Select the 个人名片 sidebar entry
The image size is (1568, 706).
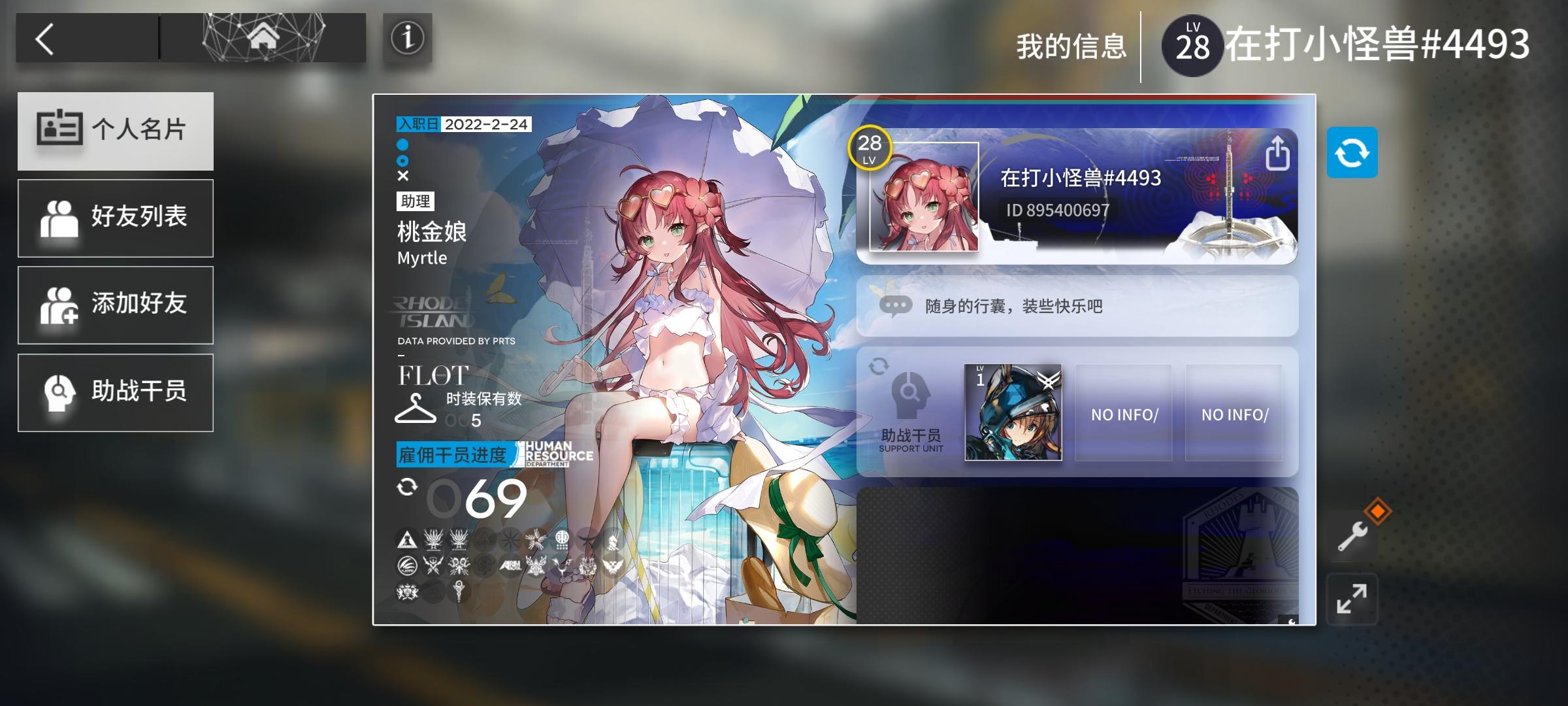116,131
